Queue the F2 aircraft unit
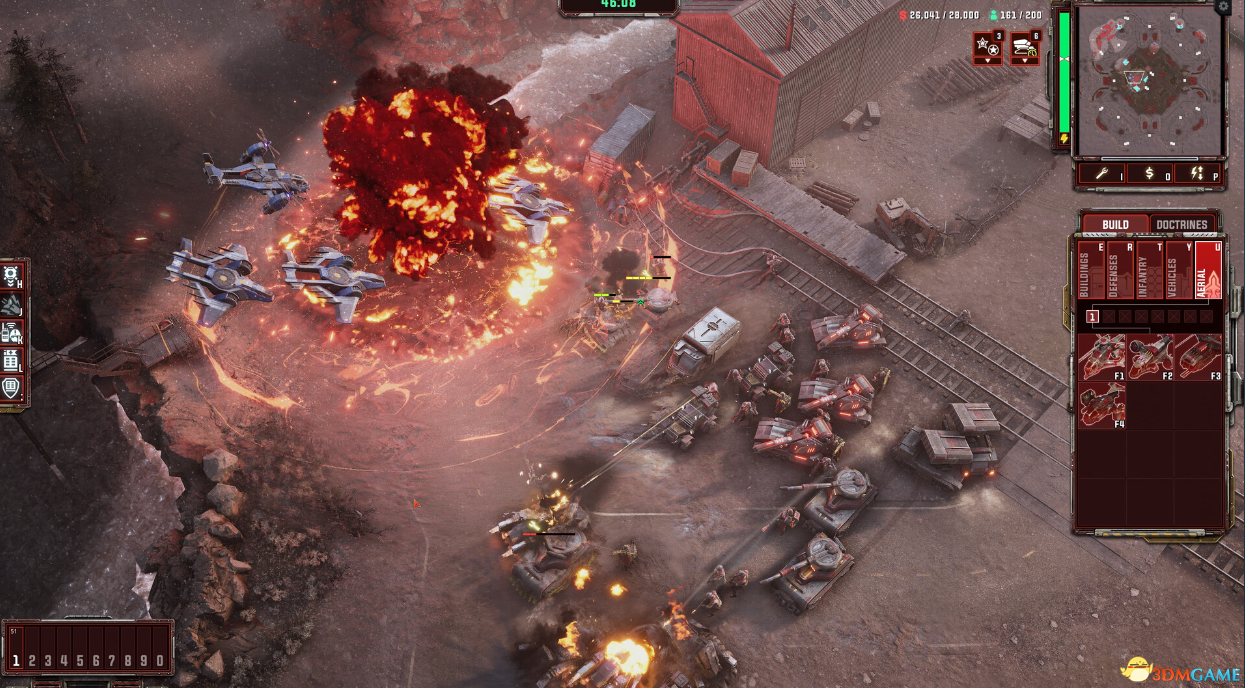Screen dimensions: 1245x688 pyautogui.click(x=1151, y=357)
